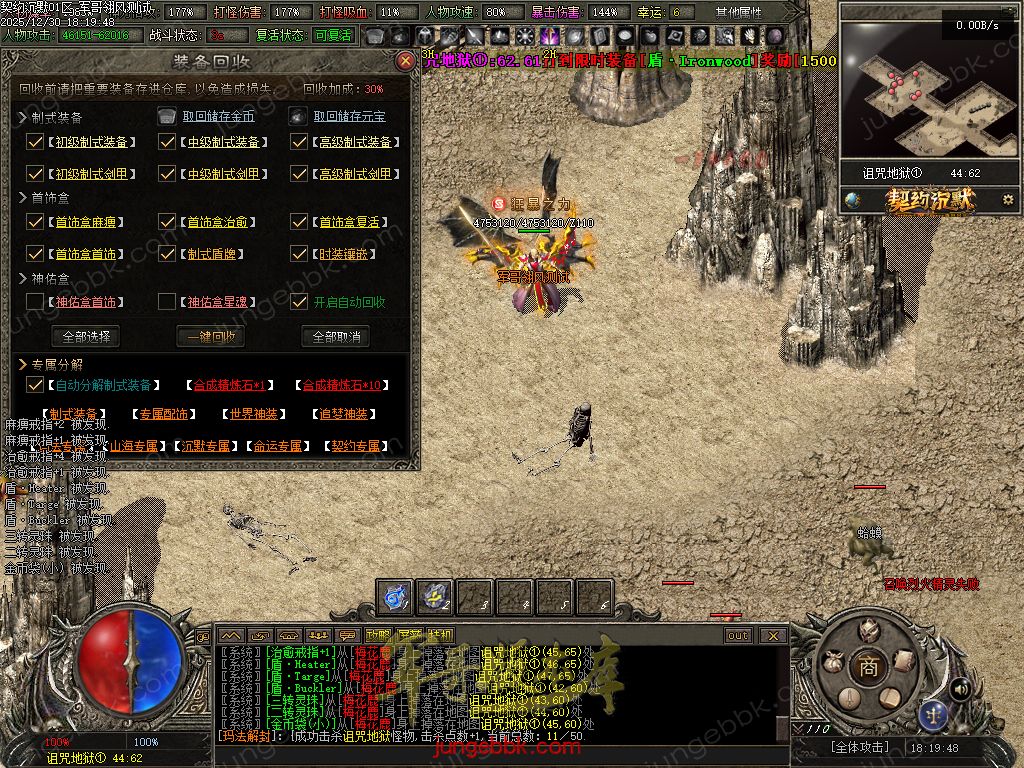Click the 全部选择 select-all button
1024x768 pixels.
(85, 336)
